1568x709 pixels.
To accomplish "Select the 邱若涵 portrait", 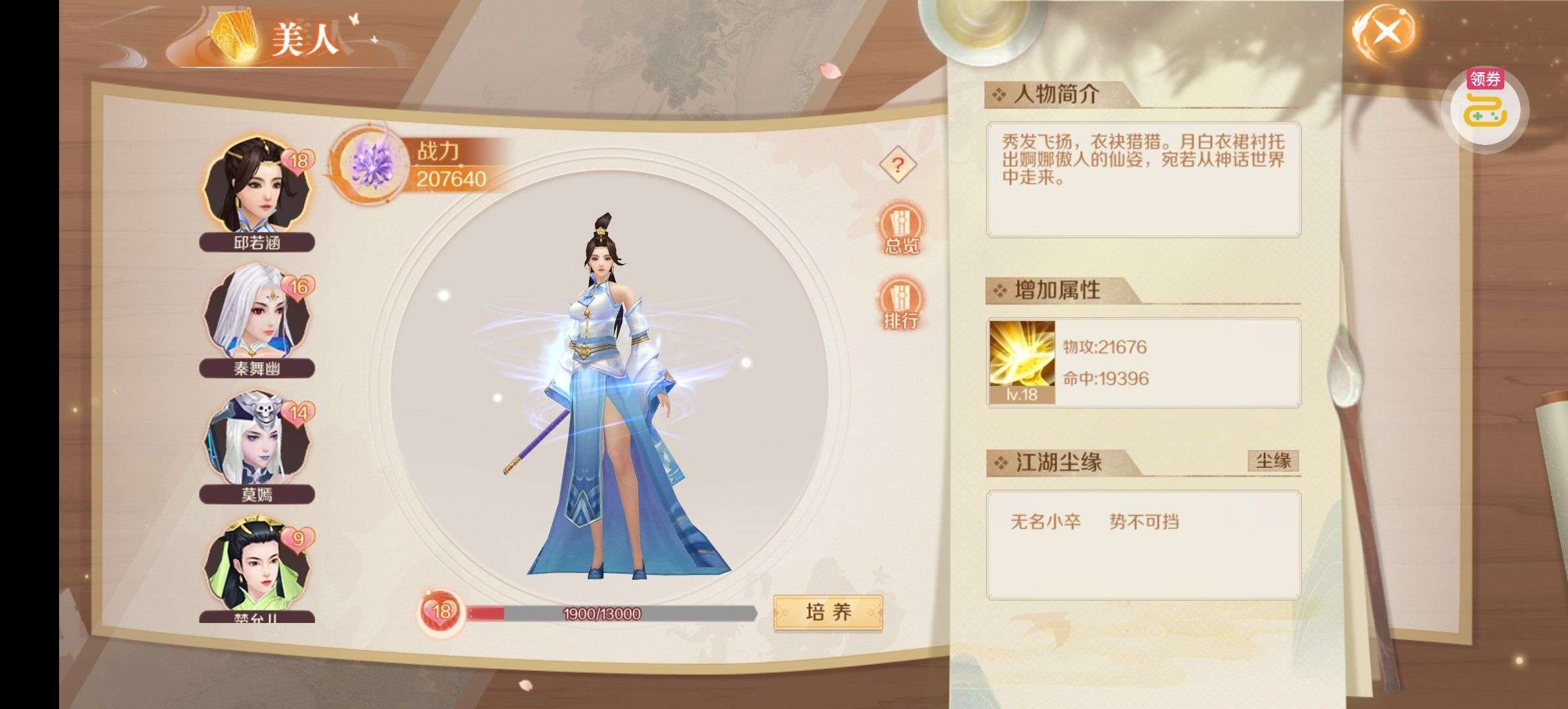I will tap(257, 188).
